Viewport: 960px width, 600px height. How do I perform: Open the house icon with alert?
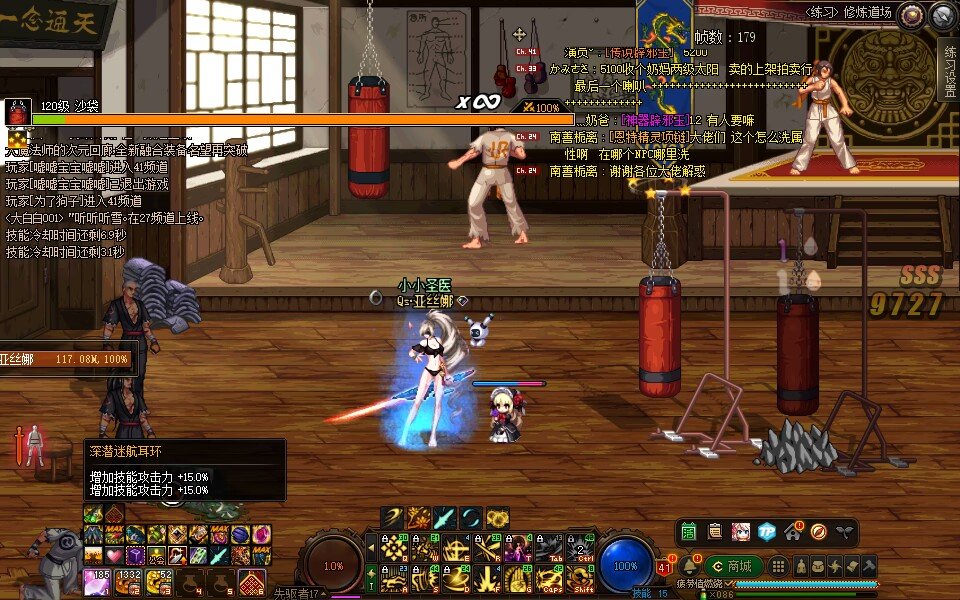pos(793,529)
